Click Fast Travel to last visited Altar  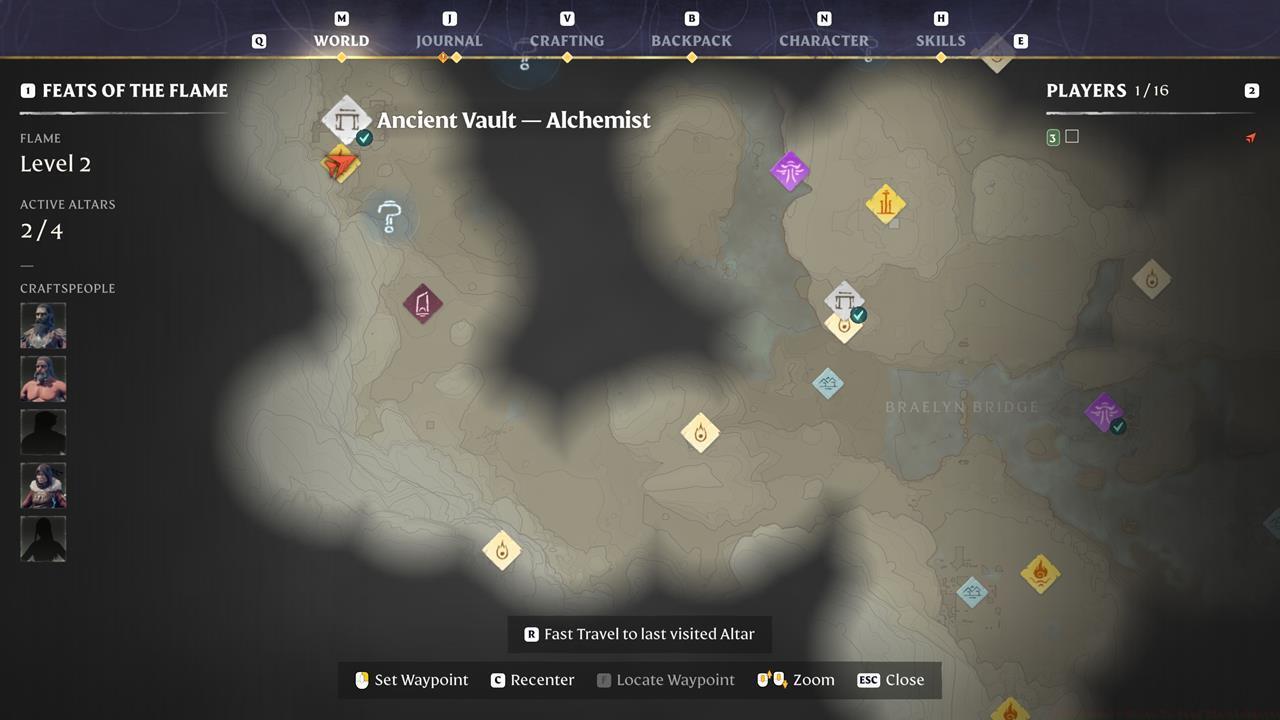[x=639, y=633]
